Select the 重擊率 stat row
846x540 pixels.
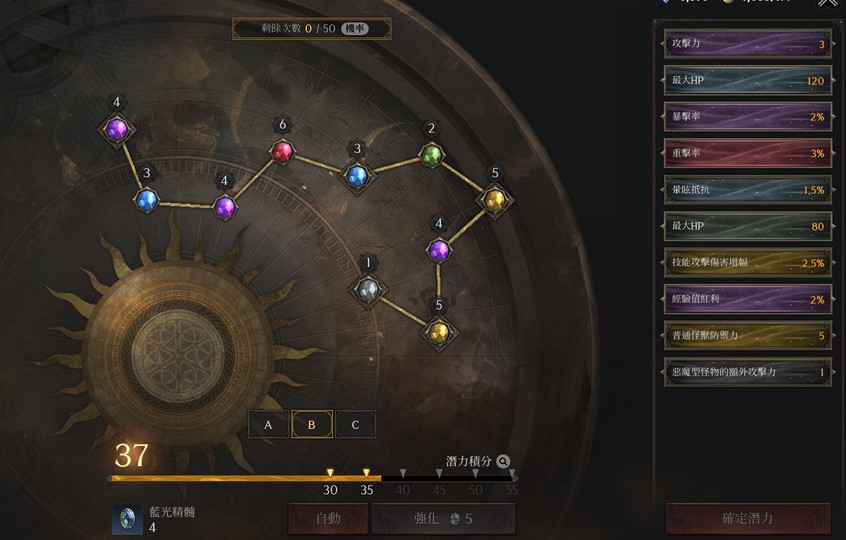click(747, 153)
